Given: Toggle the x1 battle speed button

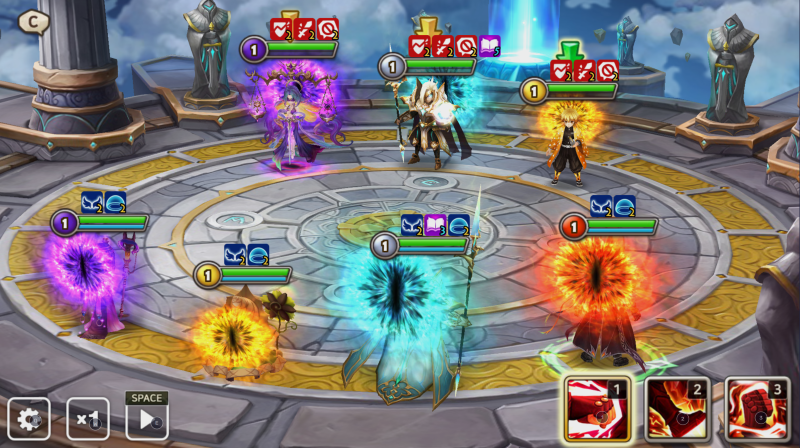Looking at the screenshot, I should coord(87,419).
